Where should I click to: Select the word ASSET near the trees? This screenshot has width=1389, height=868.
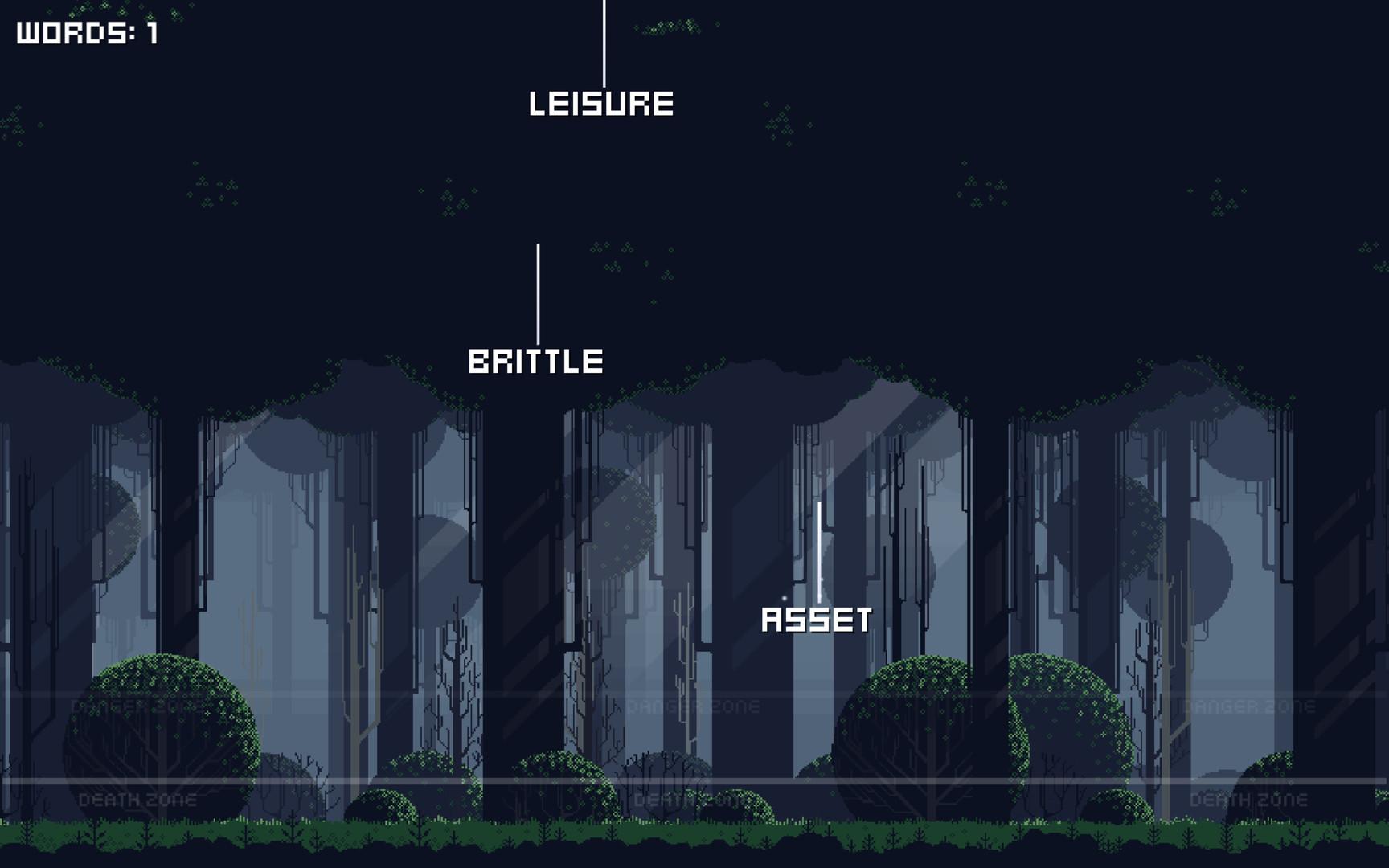pos(817,620)
